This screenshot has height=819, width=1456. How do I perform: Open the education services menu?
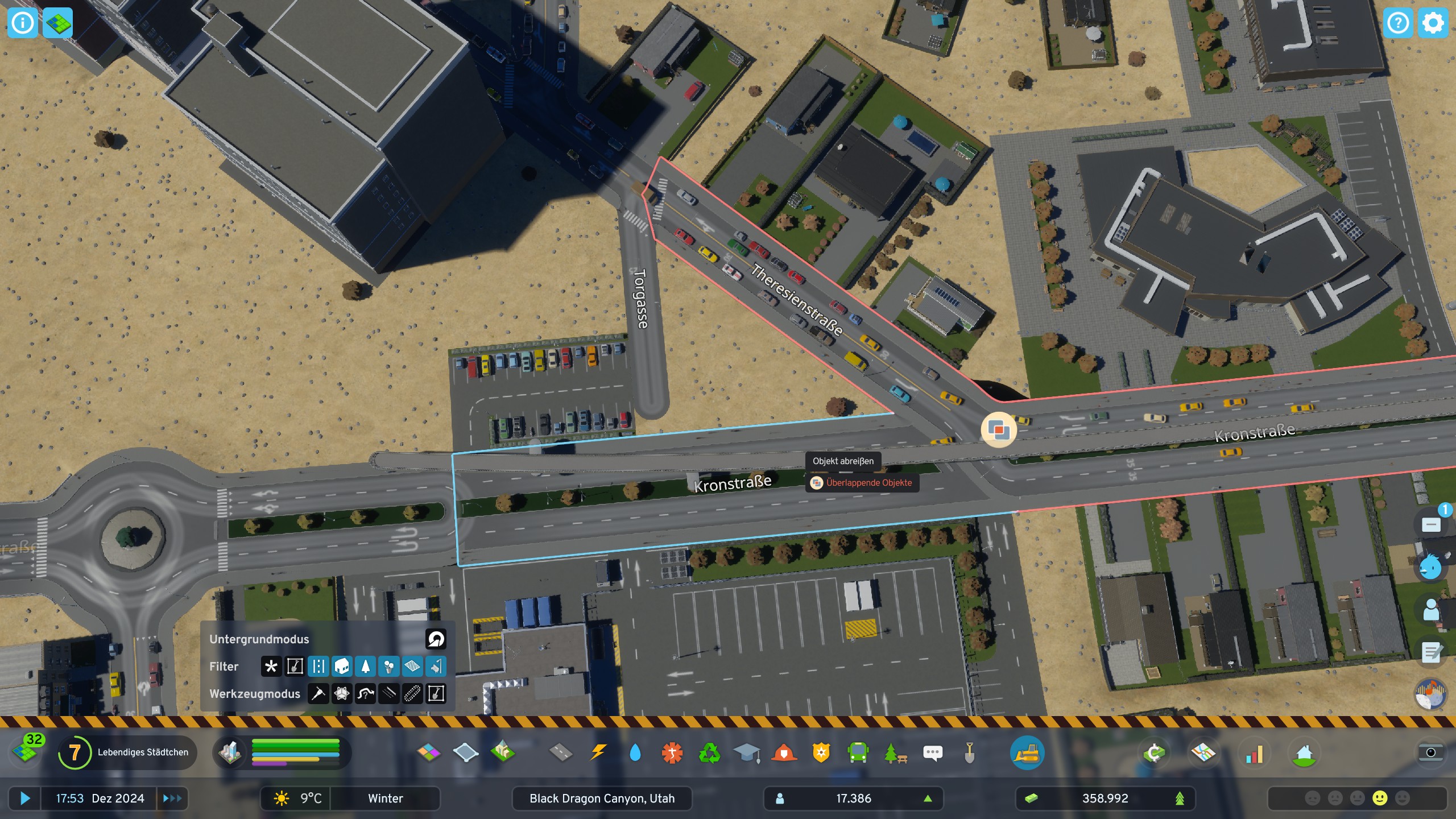[747, 752]
